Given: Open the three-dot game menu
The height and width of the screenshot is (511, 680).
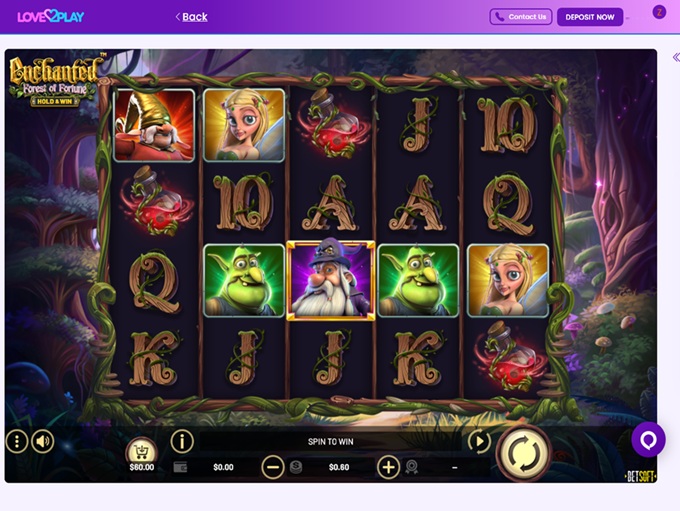Looking at the screenshot, I should [x=17, y=441].
